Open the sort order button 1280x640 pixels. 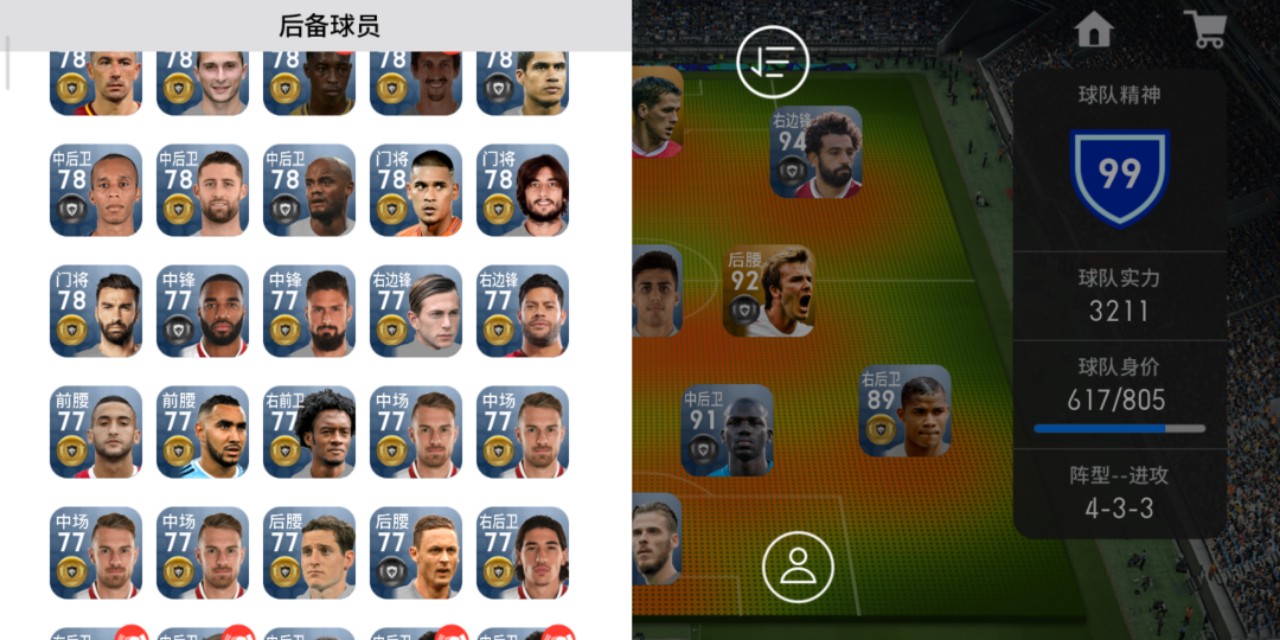tap(772, 63)
